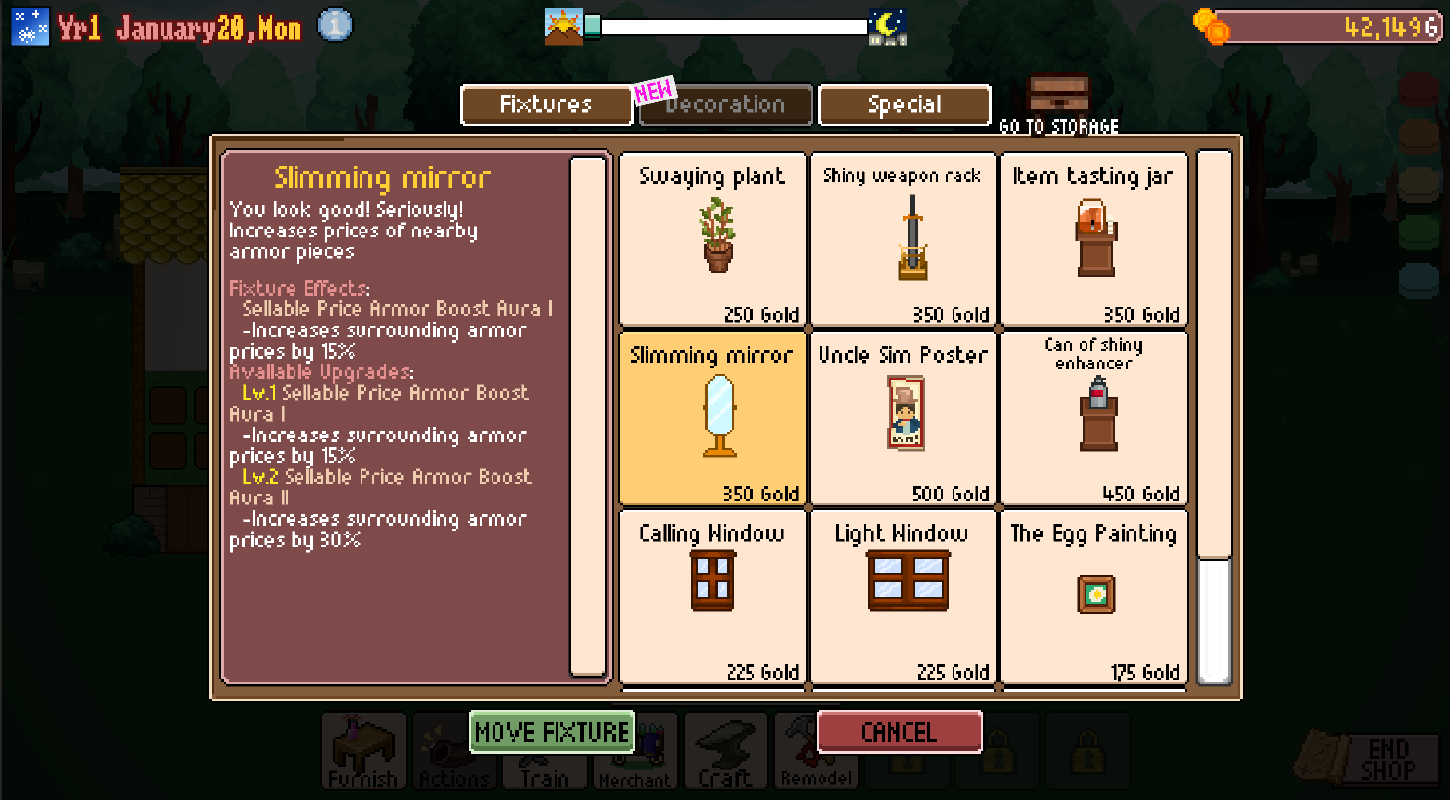Go to storage chest

(1058, 100)
